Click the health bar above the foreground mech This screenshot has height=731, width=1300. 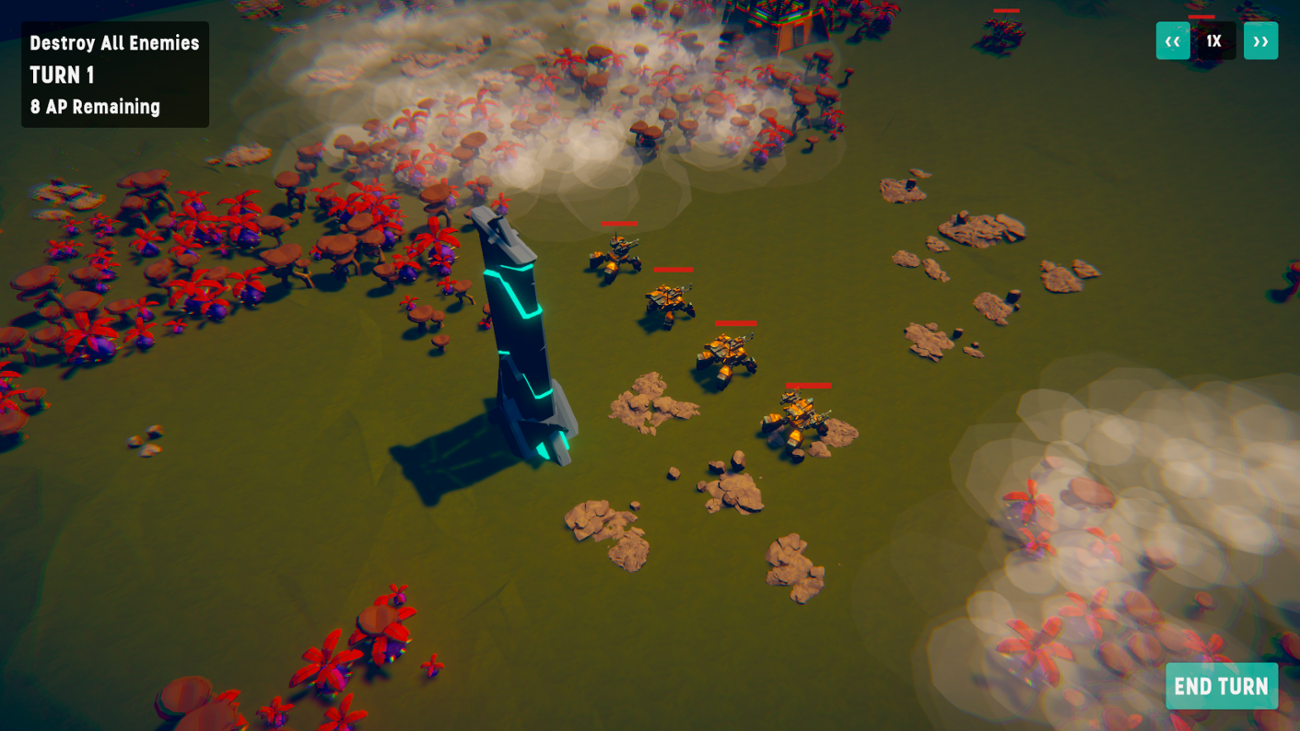(x=808, y=386)
